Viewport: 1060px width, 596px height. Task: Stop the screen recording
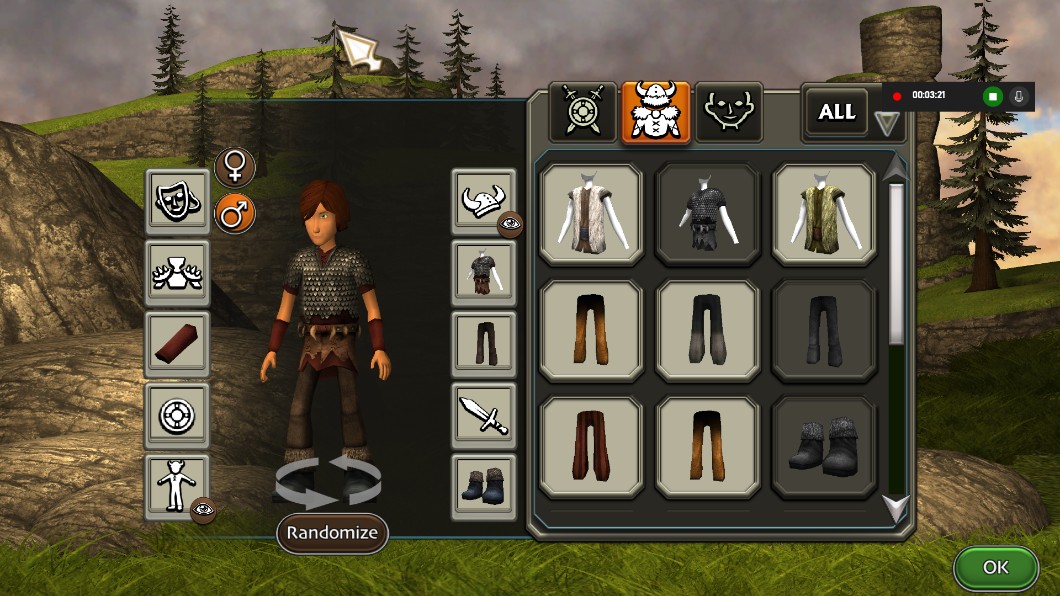click(x=992, y=96)
